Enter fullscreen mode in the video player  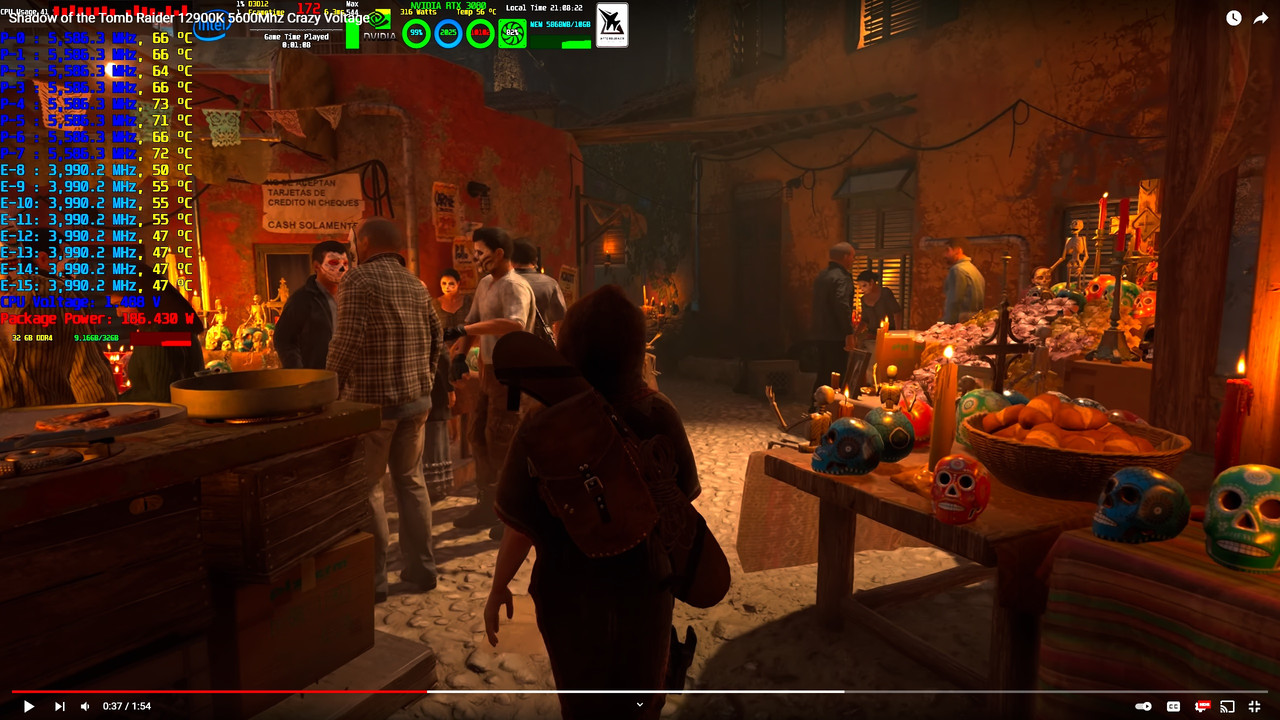coord(1254,706)
